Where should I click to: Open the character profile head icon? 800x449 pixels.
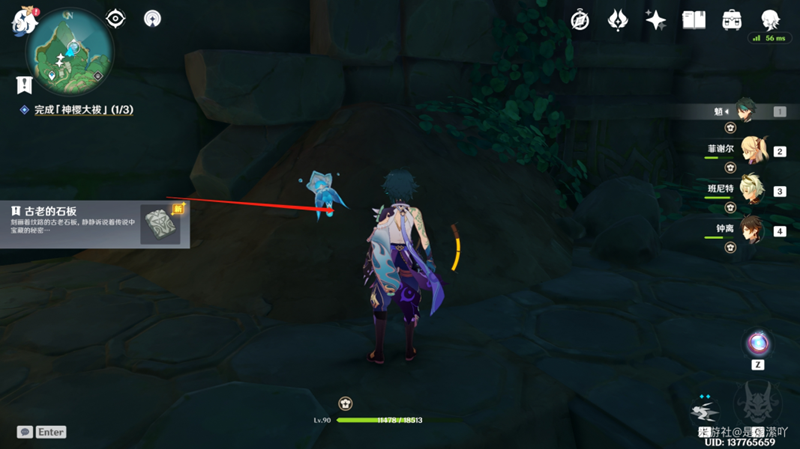[x=771, y=19]
